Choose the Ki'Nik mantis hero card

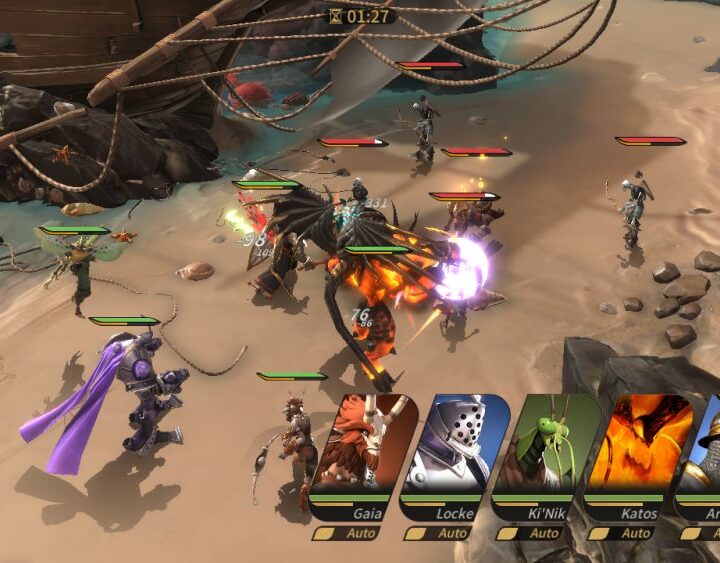tap(545, 445)
